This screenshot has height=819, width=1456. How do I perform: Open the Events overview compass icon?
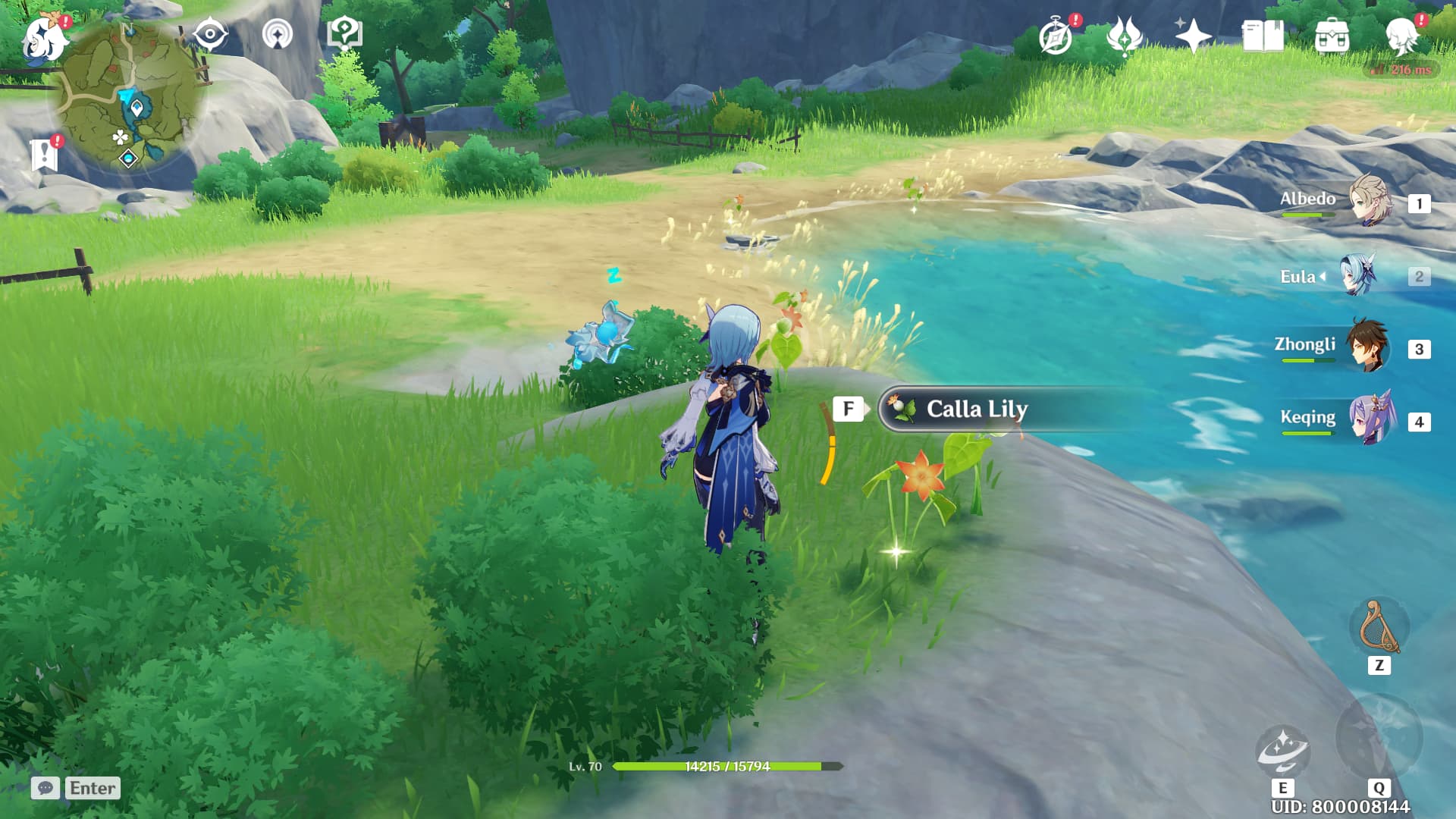coord(1054,34)
